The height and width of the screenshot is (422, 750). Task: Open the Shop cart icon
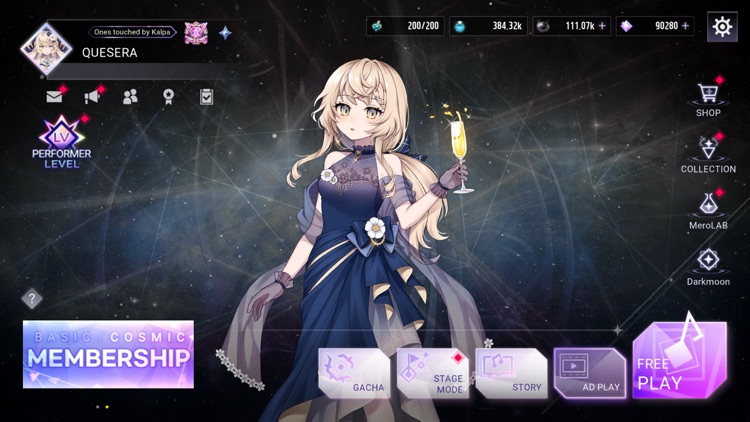click(x=708, y=95)
